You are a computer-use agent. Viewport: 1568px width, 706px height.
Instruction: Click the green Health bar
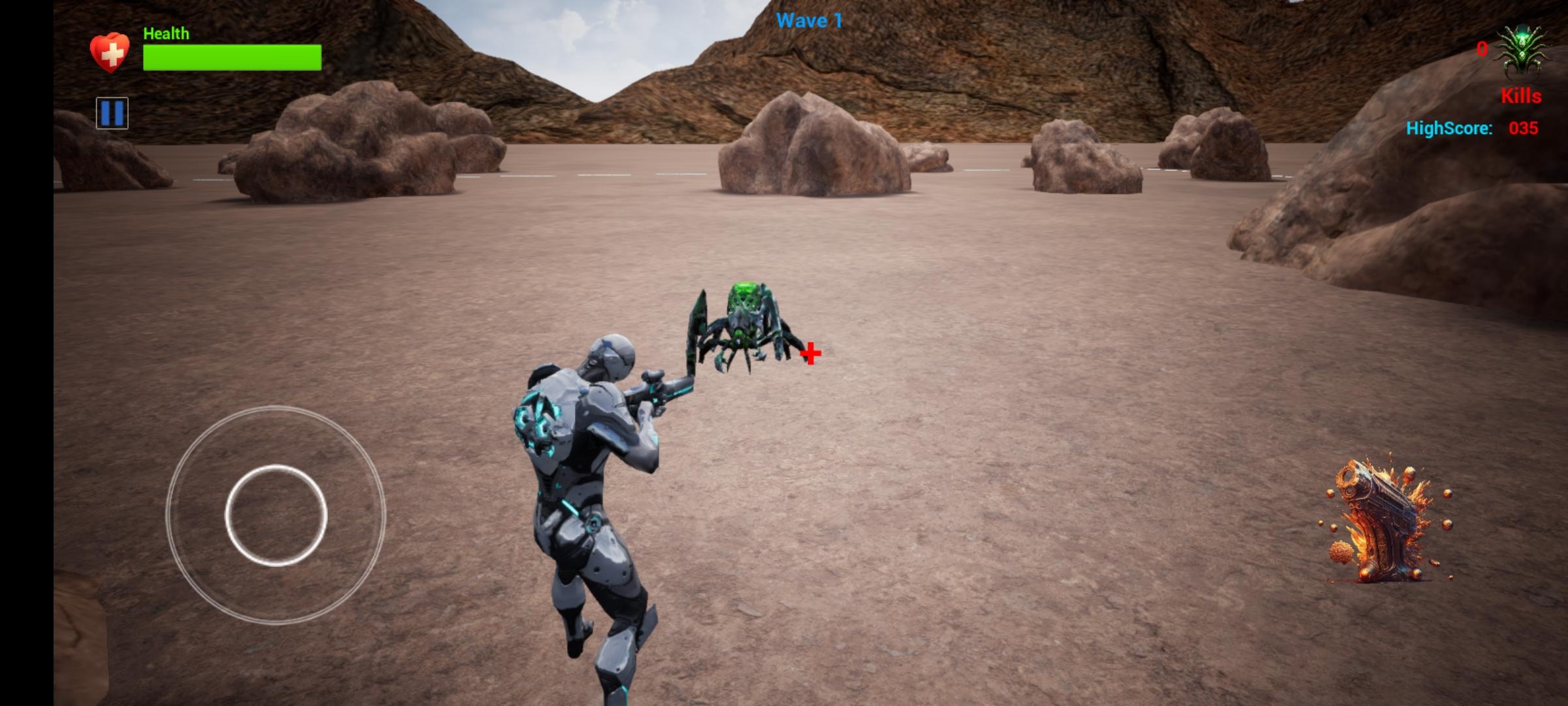tap(232, 58)
